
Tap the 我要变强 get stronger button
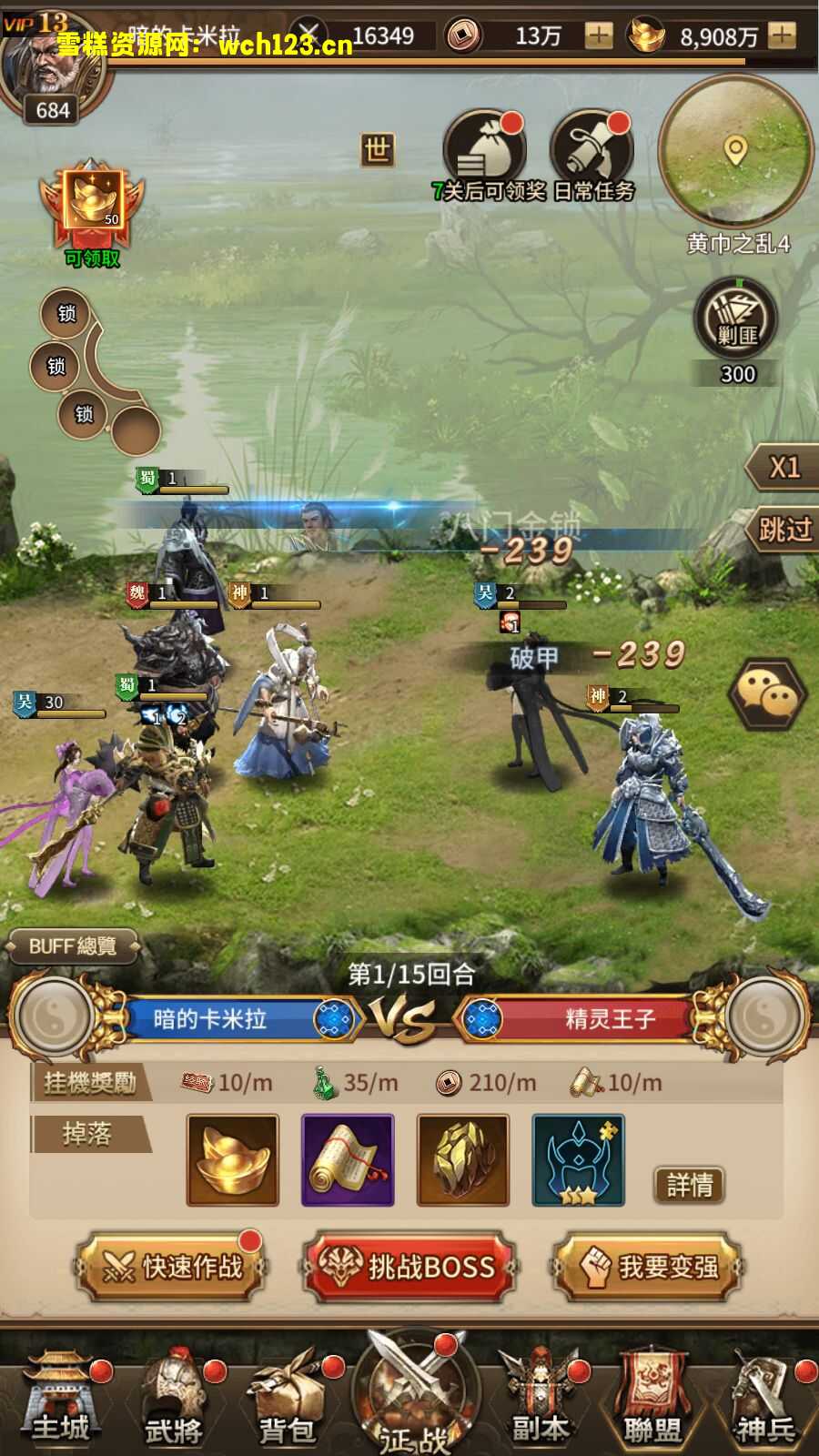point(646,1266)
